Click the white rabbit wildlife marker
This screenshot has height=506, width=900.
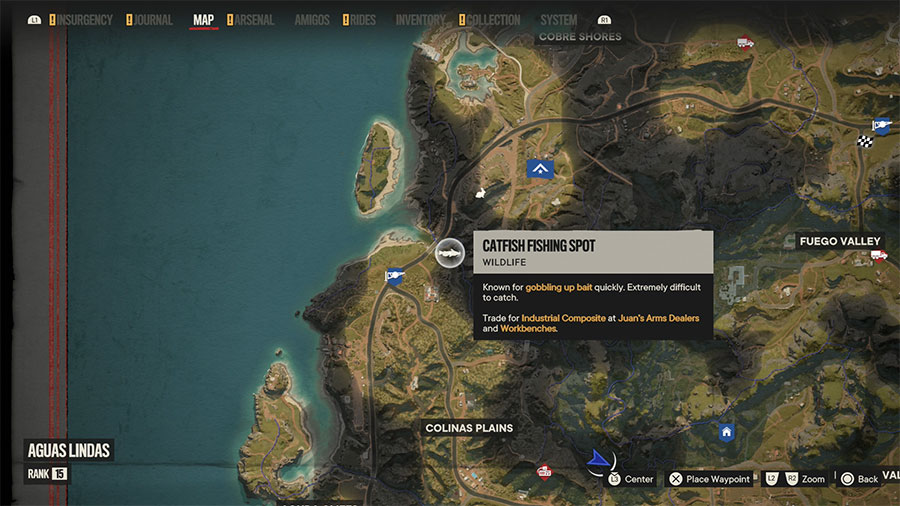click(x=480, y=193)
